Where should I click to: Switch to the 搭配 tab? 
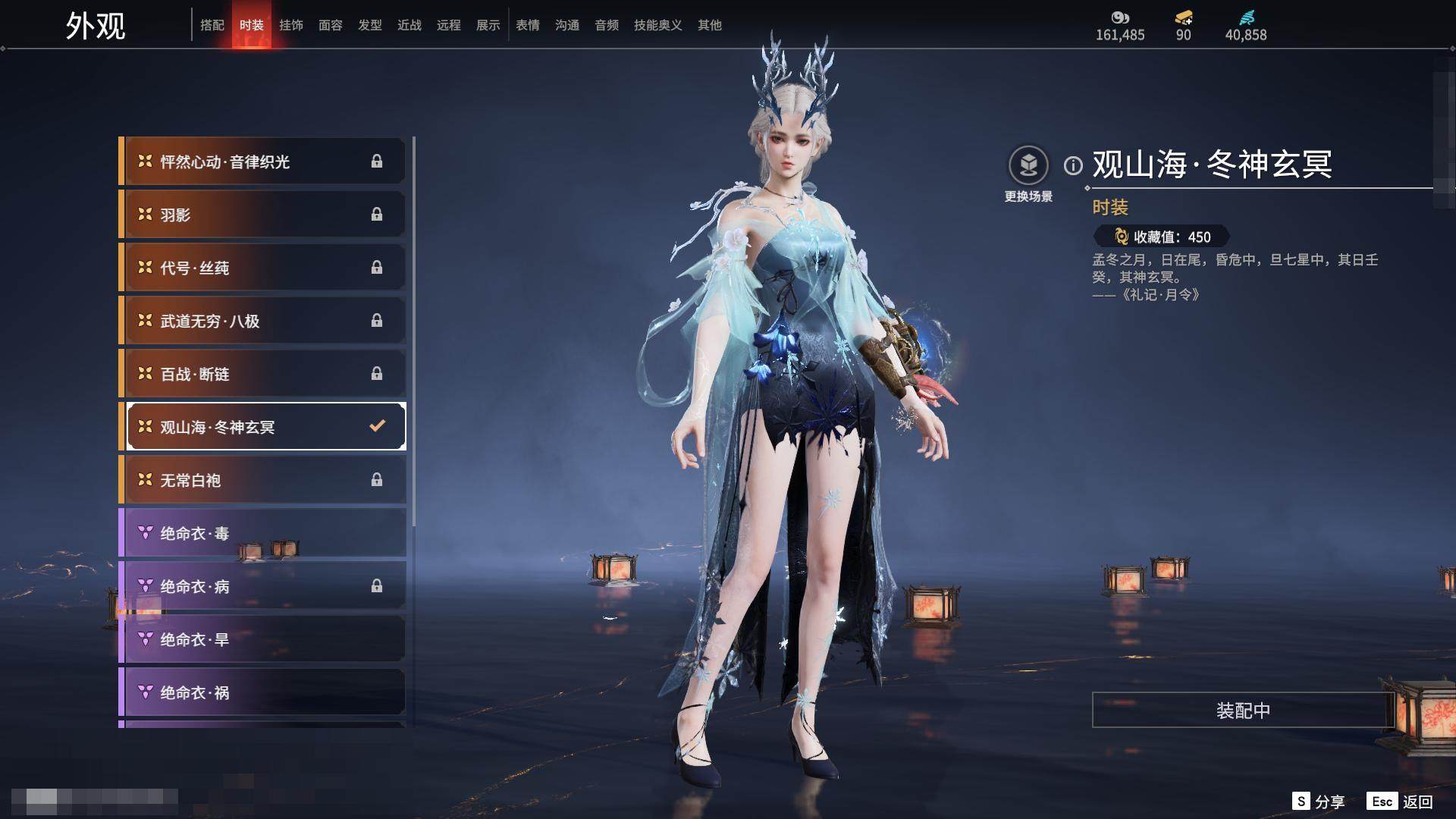(x=212, y=25)
